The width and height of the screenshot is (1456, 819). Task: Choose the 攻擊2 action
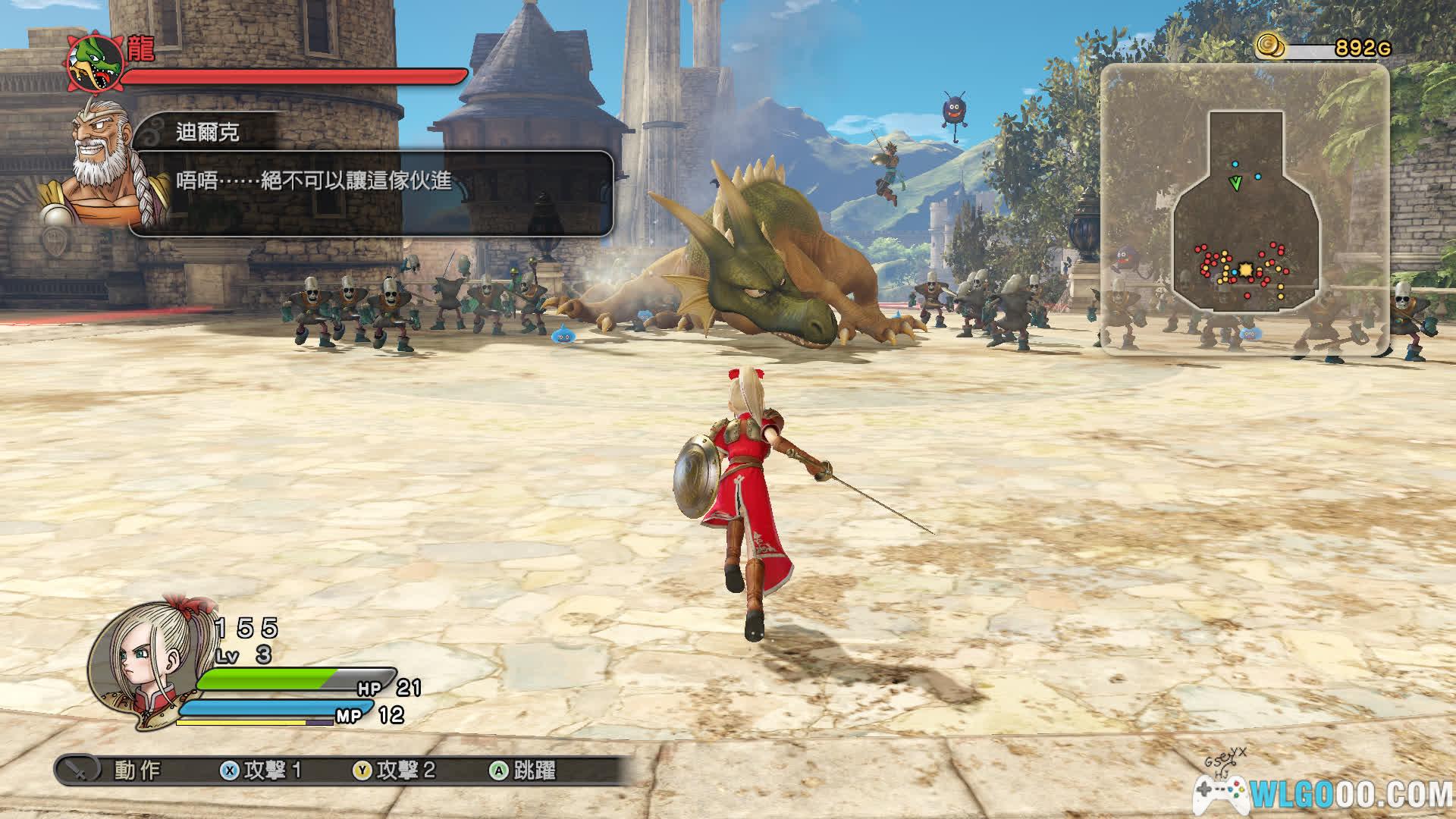pos(395,770)
